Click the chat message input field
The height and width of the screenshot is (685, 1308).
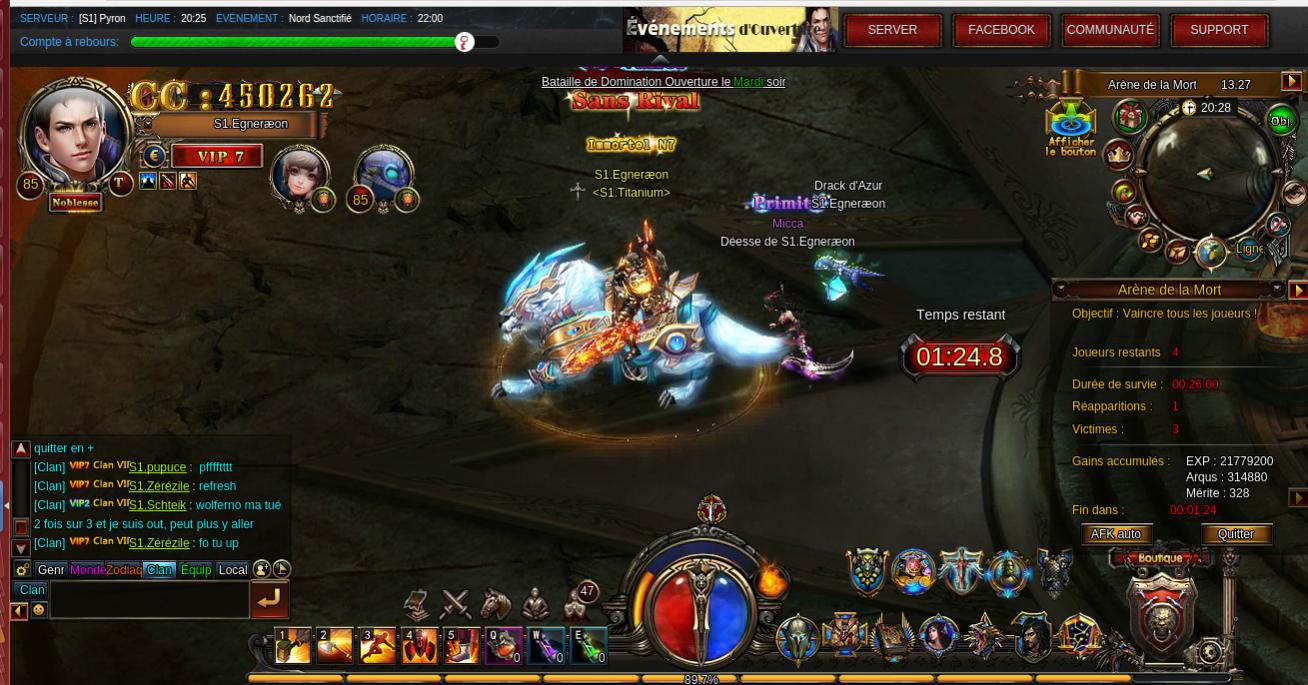[149, 600]
